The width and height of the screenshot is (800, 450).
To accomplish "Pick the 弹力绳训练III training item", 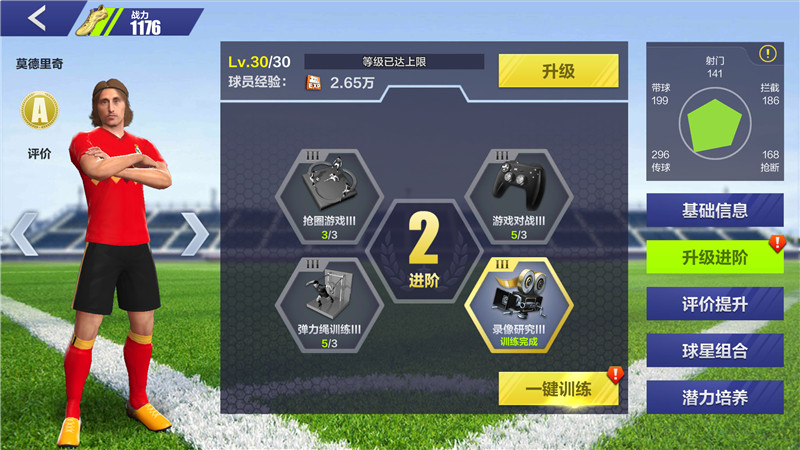I will point(328,298).
